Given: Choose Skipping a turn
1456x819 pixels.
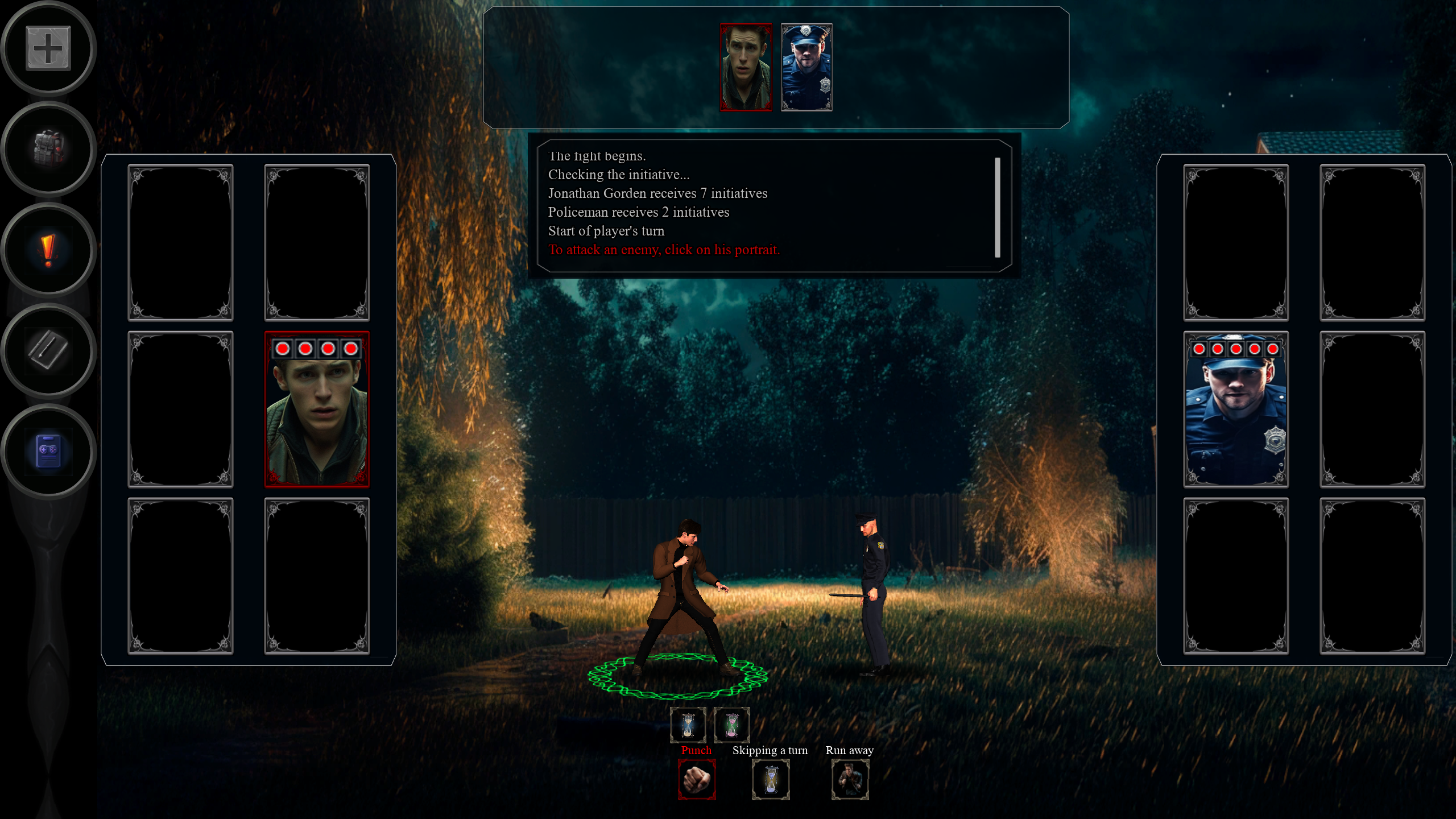Looking at the screenshot, I should pos(771,779).
